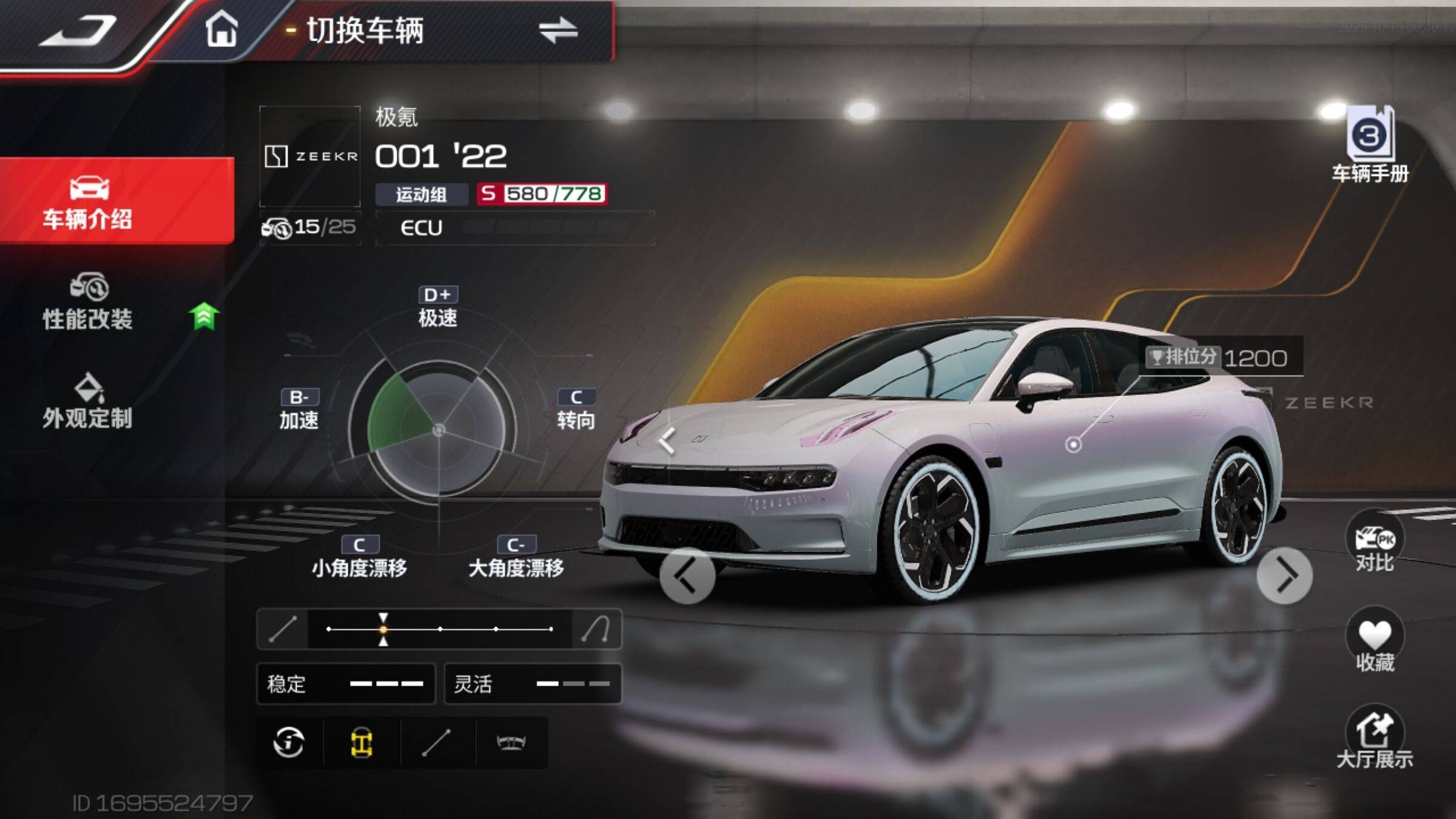Adjust the straight-to-curve tuning slider

[440, 629]
